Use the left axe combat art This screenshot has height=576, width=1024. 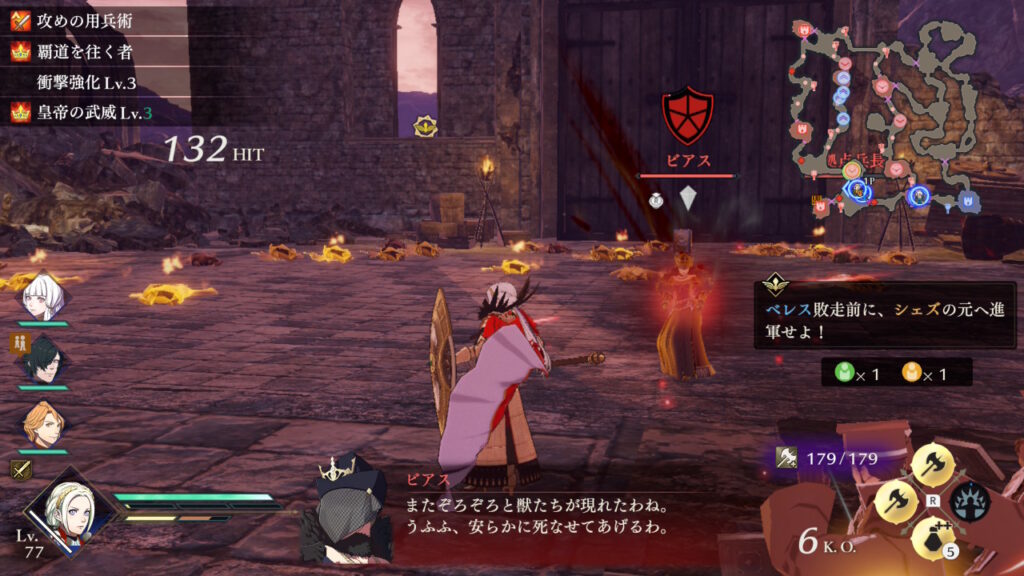[x=895, y=501]
